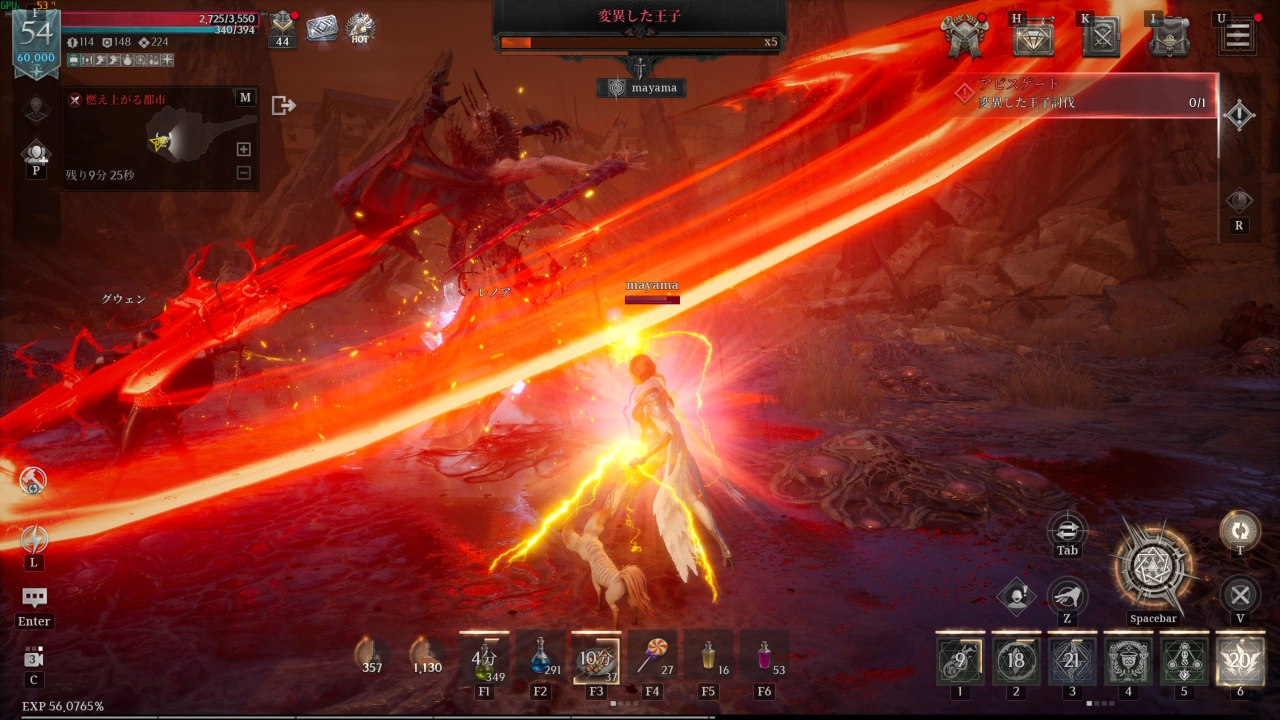Zoom in the minimap with plus button
Screen dimensions: 1280x720
pos(243,150)
